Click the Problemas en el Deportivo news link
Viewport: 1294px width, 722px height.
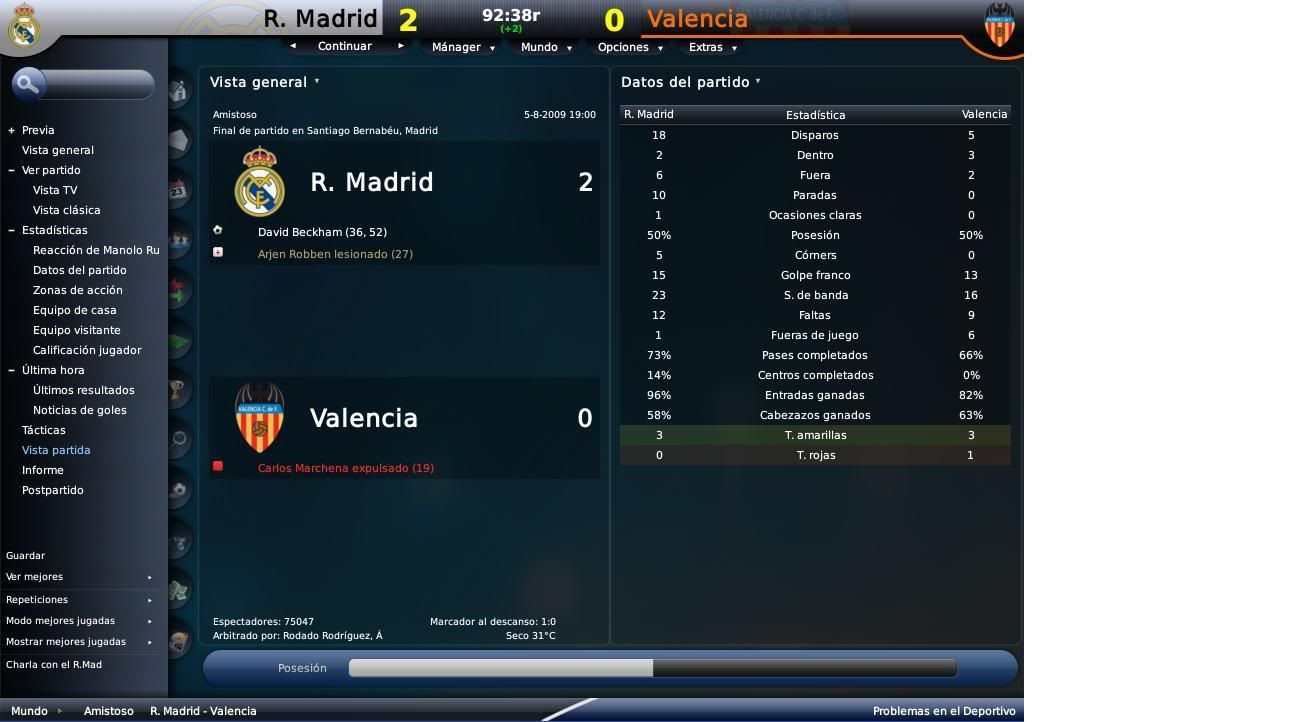943,711
